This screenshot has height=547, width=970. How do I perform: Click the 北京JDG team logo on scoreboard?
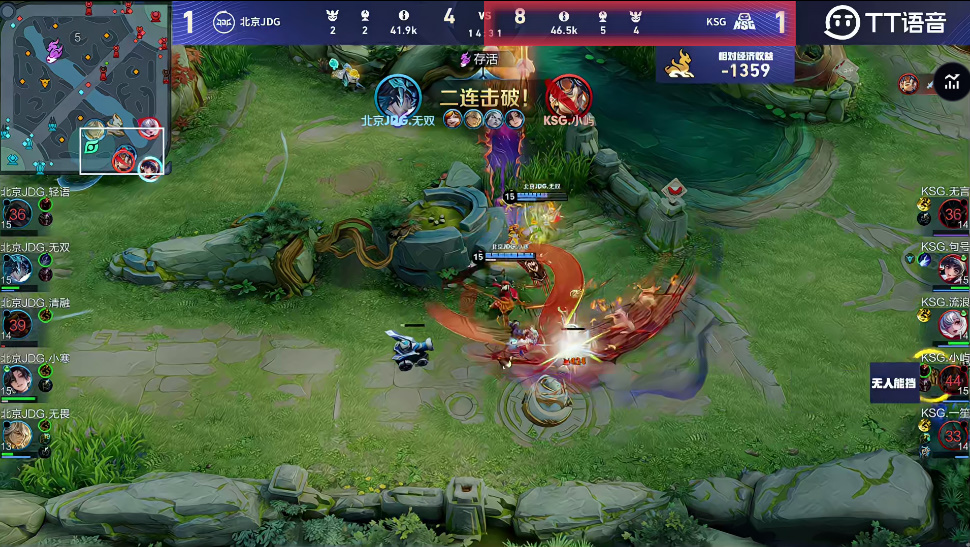[x=223, y=21]
